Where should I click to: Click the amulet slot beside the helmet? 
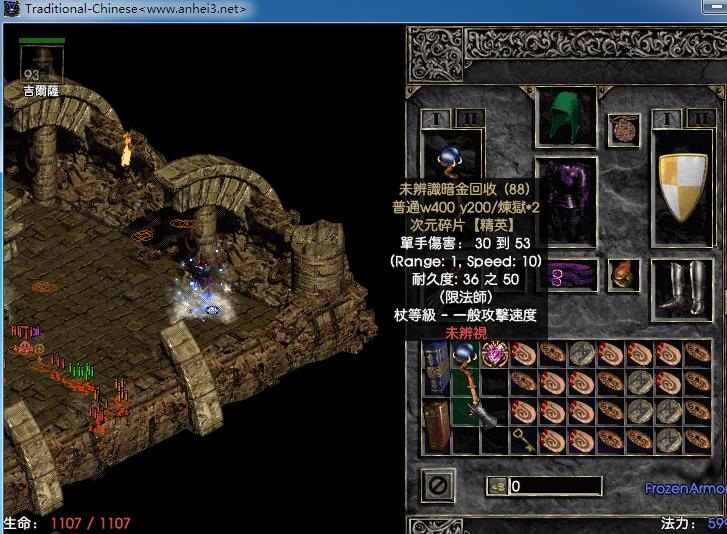624,130
